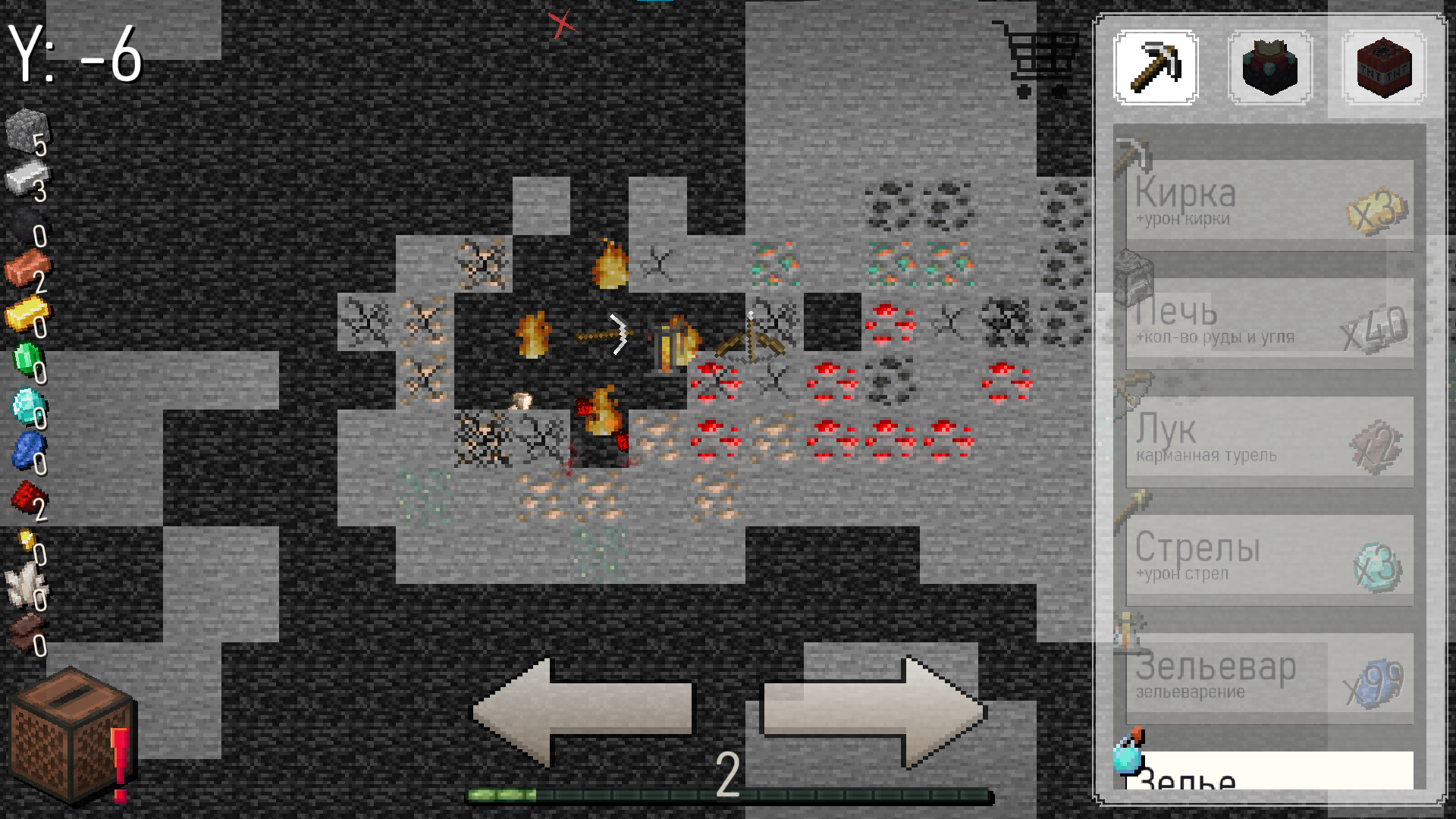The width and height of the screenshot is (1456, 819).
Task: Buy the Стрелы arrow damage upgrade
Action: (x=1266, y=559)
